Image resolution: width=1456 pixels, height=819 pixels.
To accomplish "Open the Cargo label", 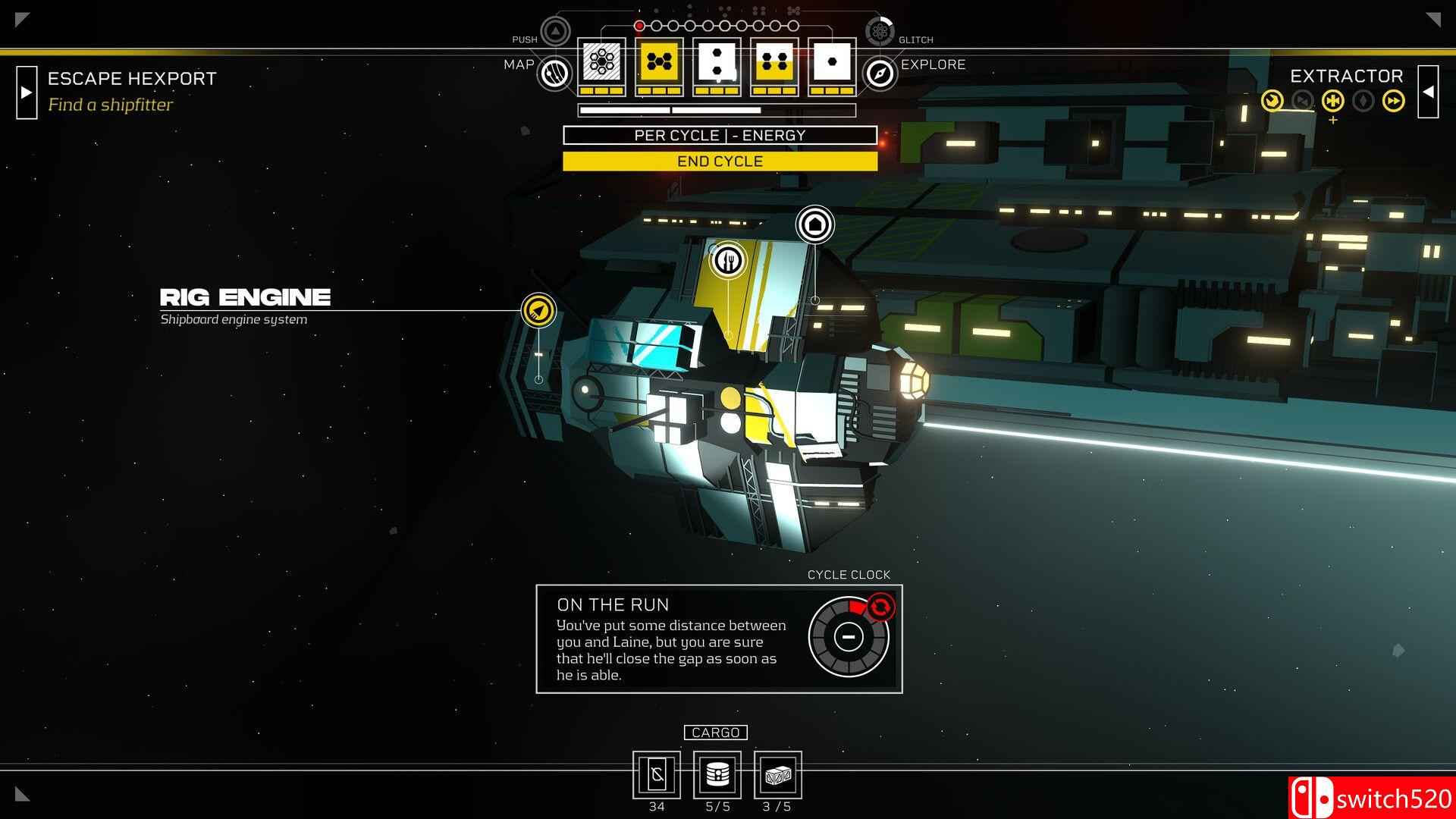I will coord(716,733).
